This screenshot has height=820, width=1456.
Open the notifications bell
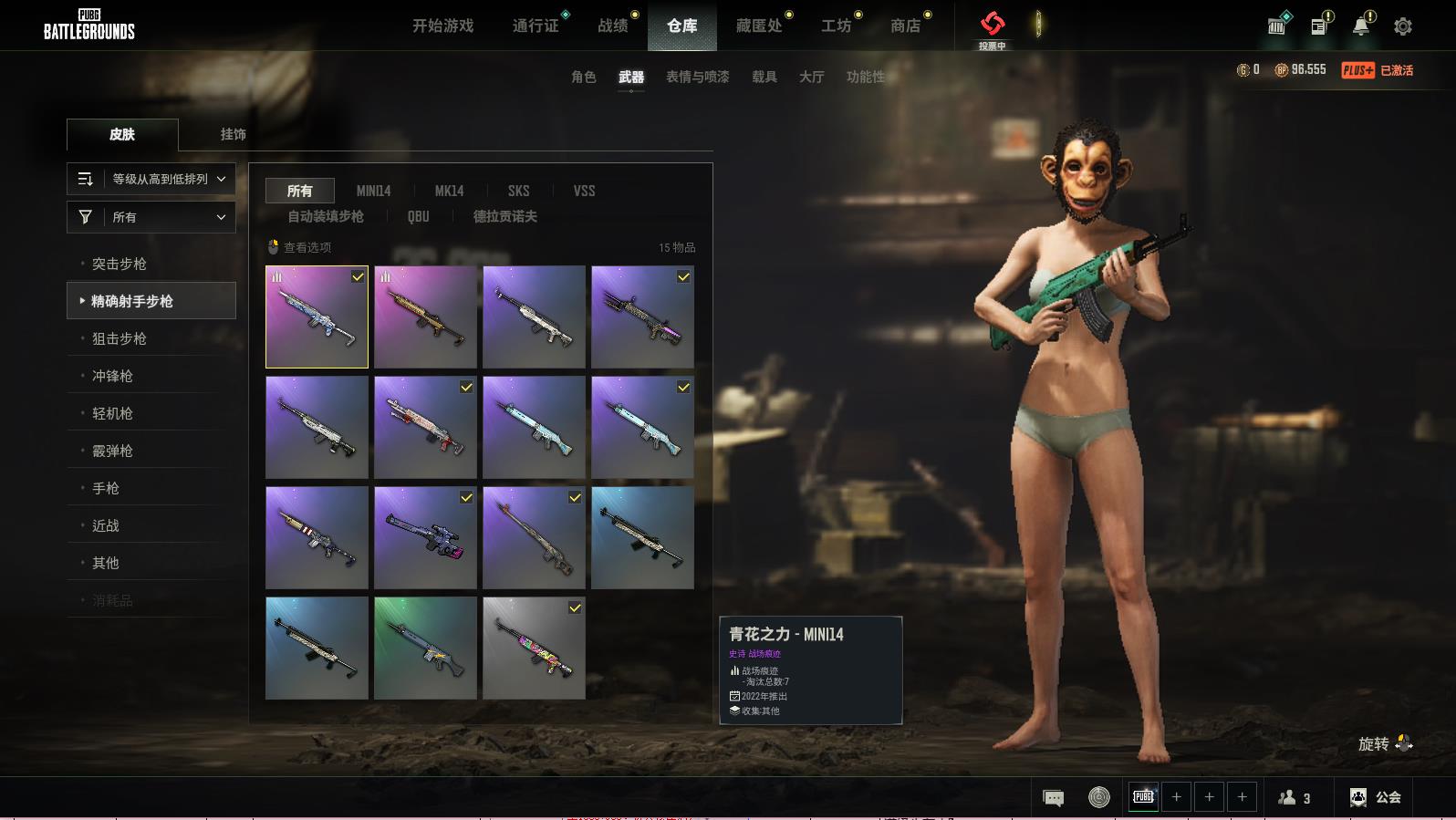pos(1360,26)
